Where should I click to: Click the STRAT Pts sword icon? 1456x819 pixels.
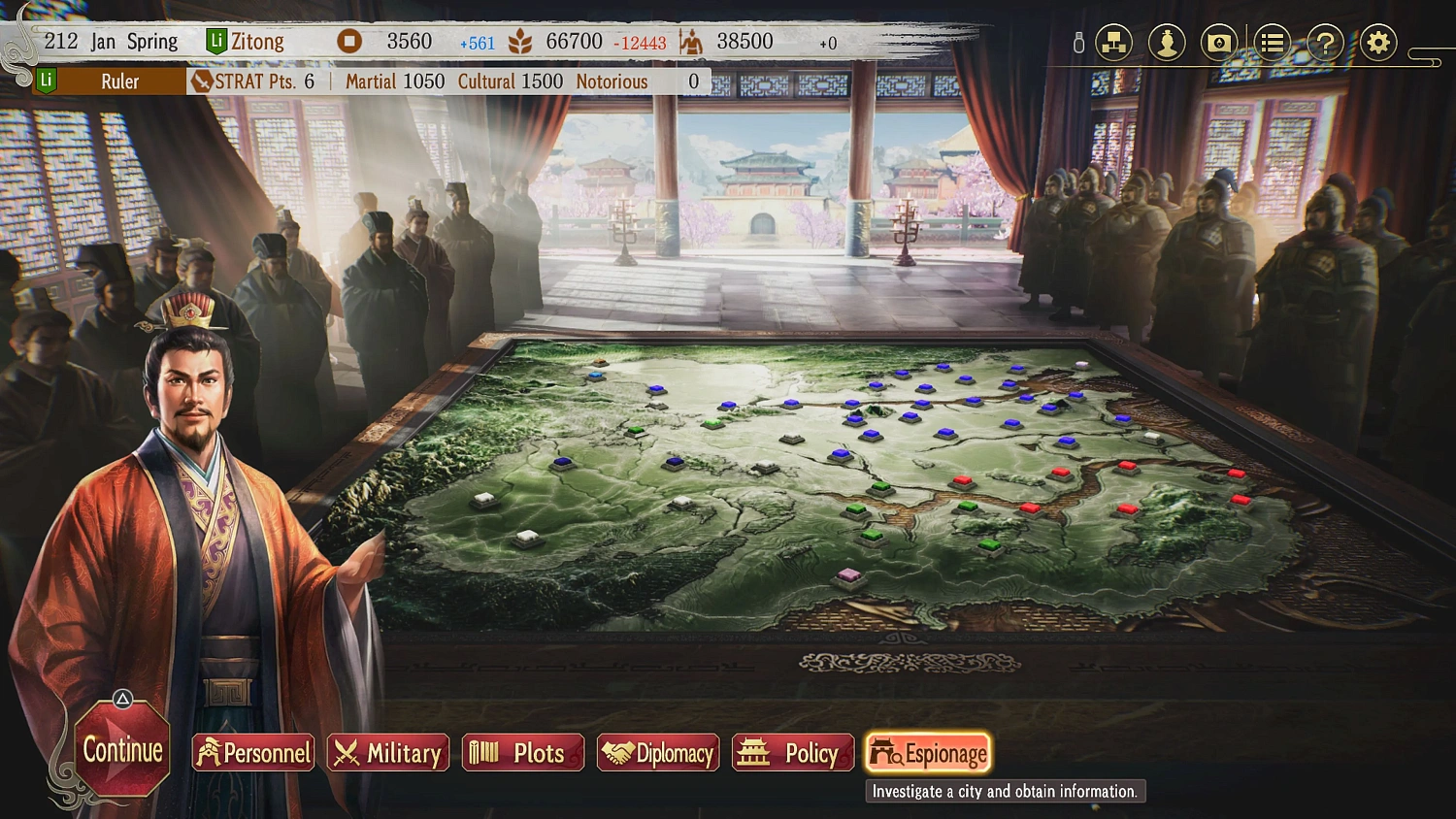click(201, 82)
